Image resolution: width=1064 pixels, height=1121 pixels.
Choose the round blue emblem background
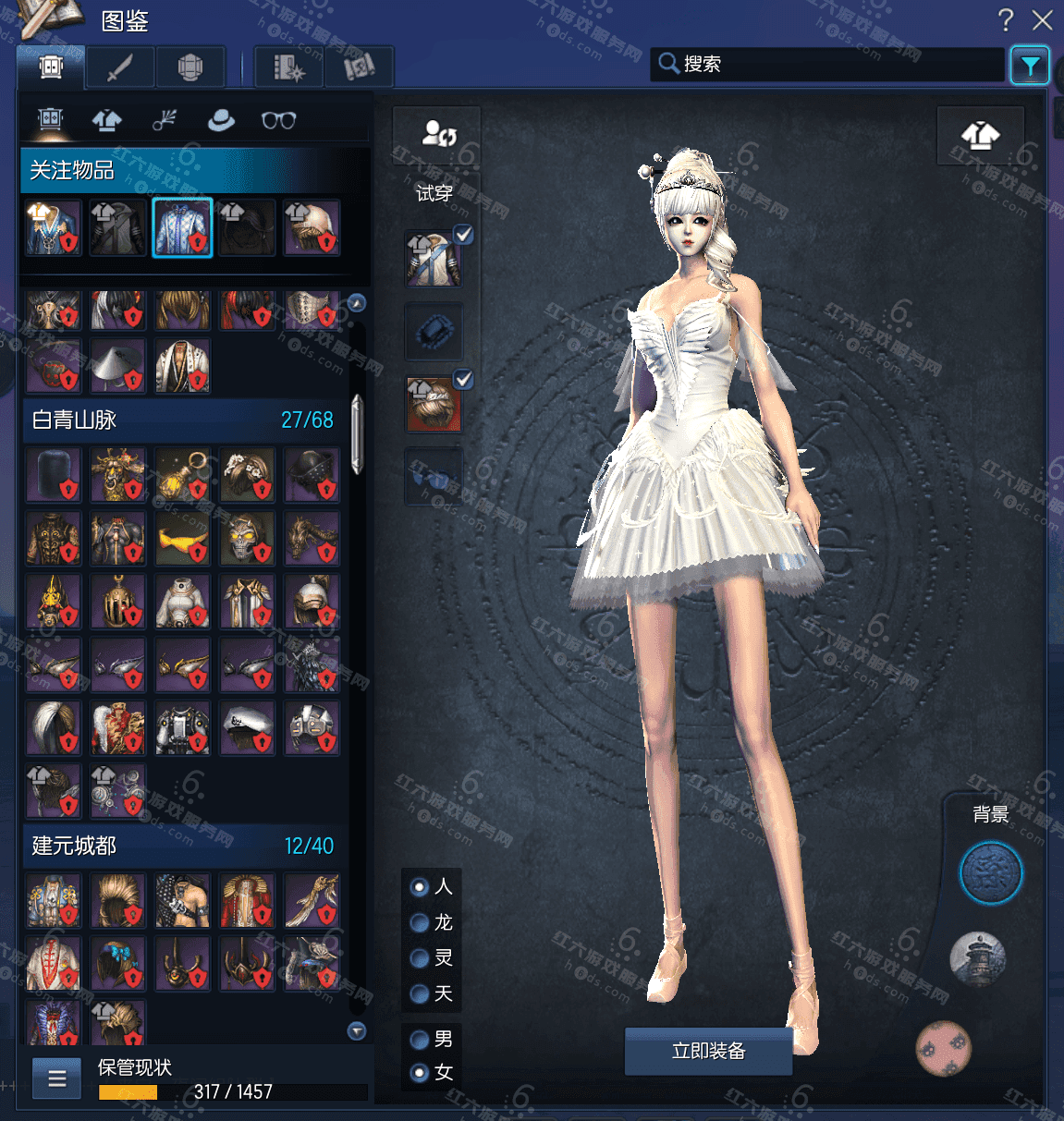(x=990, y=872)
